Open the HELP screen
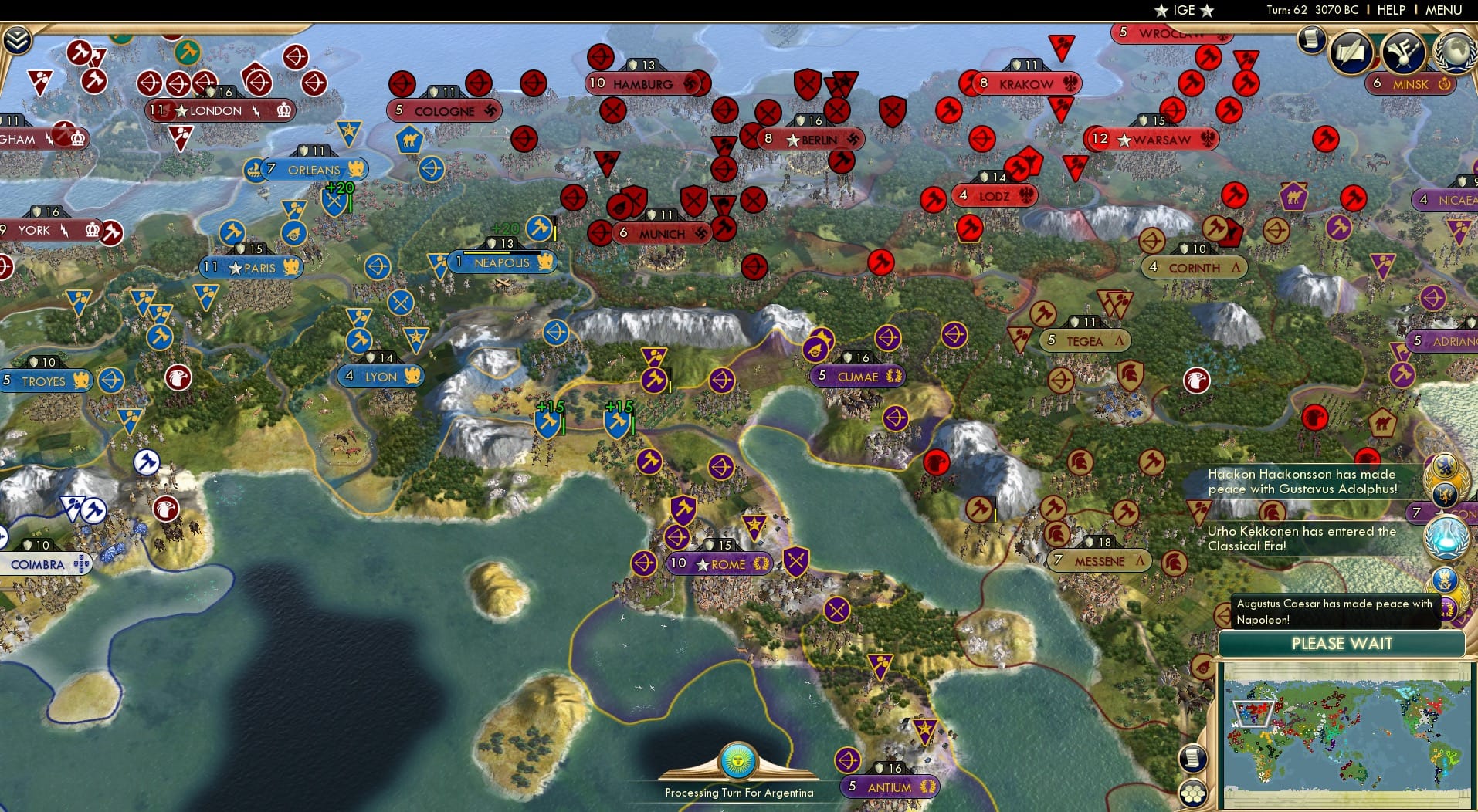 tap(1391, 11)
